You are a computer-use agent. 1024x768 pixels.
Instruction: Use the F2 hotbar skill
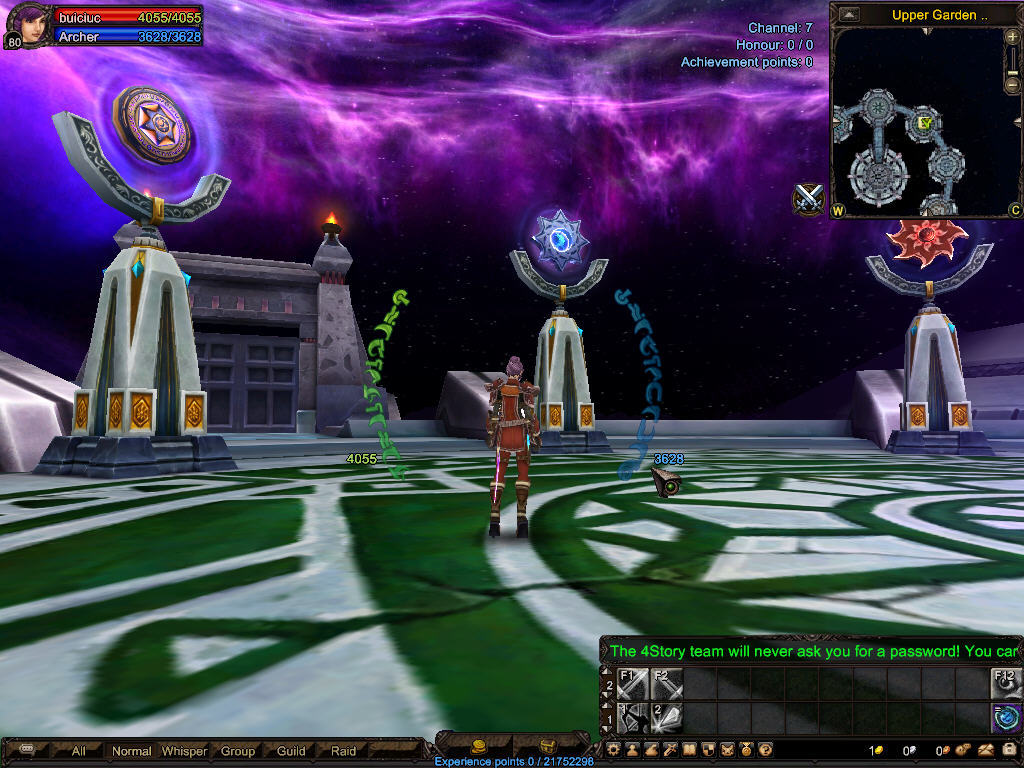pos(667,684)
